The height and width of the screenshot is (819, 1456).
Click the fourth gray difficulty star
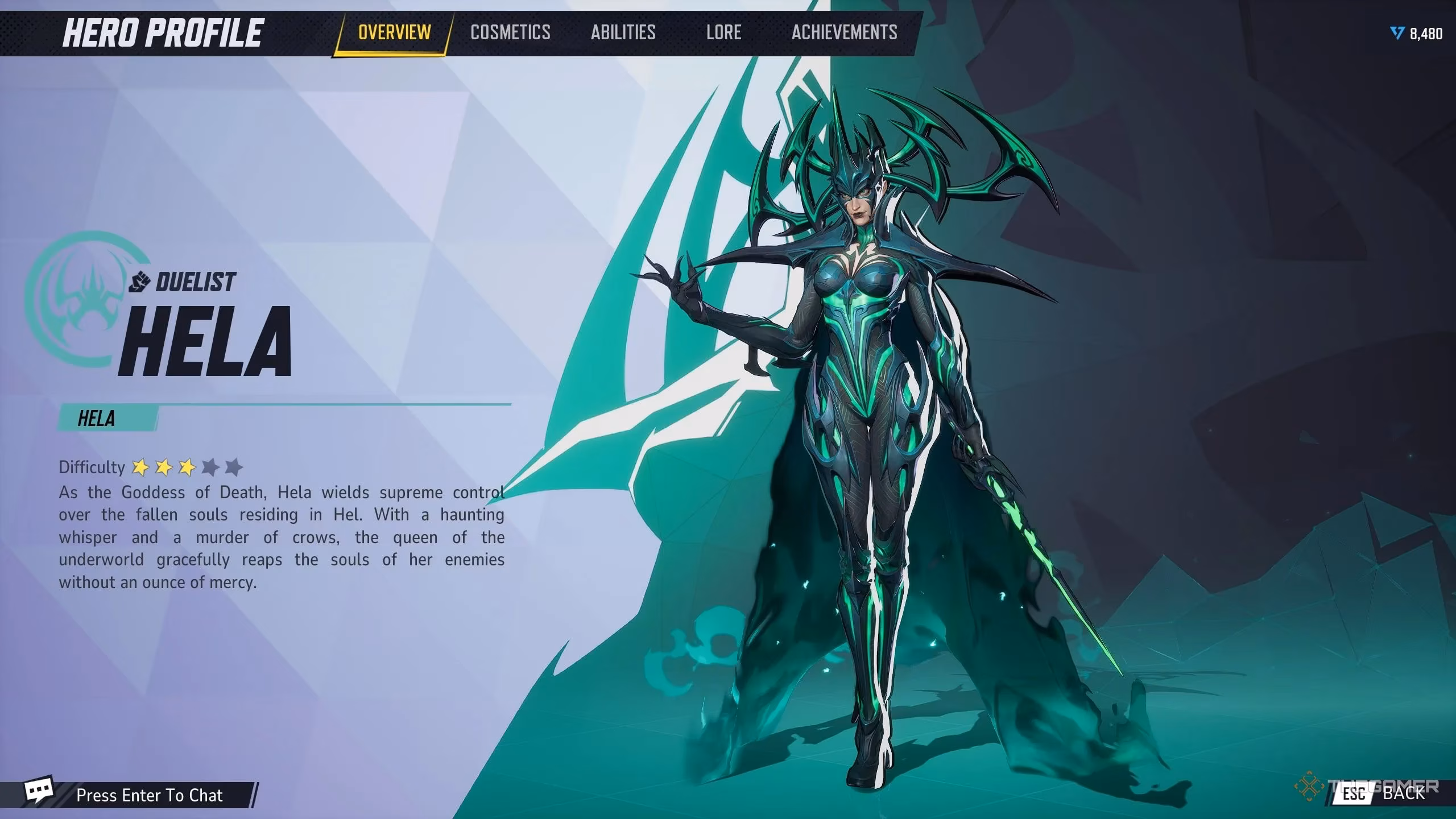coord(210,466)
